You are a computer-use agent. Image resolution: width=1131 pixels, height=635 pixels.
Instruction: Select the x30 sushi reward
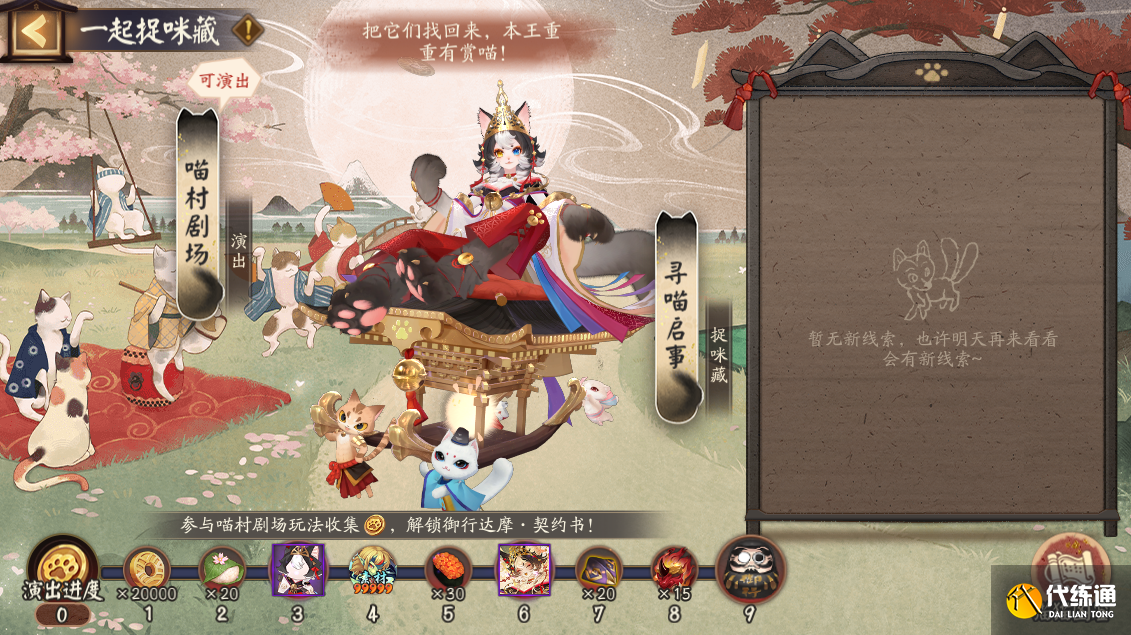tap(448, 569)
